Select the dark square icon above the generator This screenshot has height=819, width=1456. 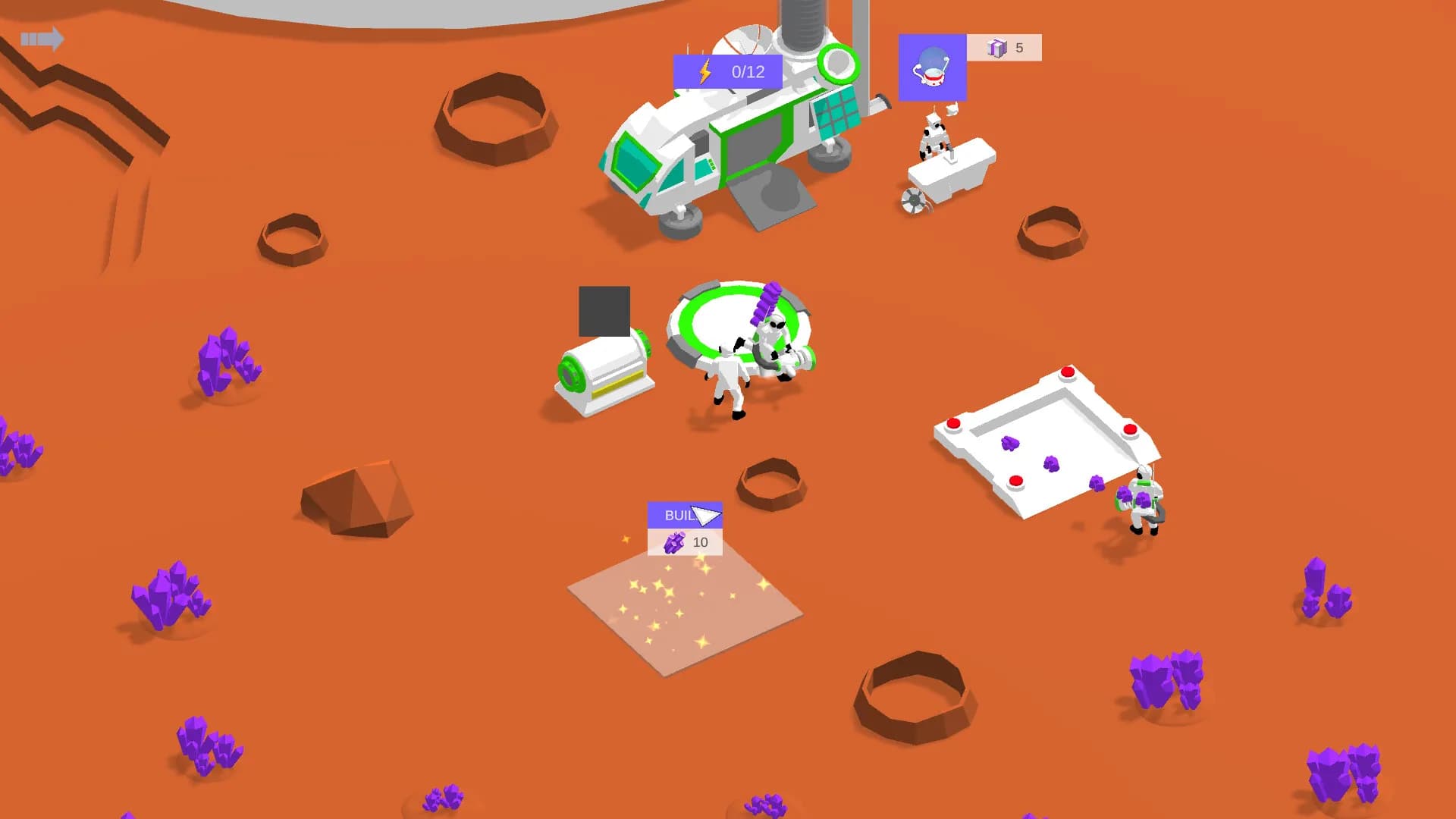click(605, 311)
